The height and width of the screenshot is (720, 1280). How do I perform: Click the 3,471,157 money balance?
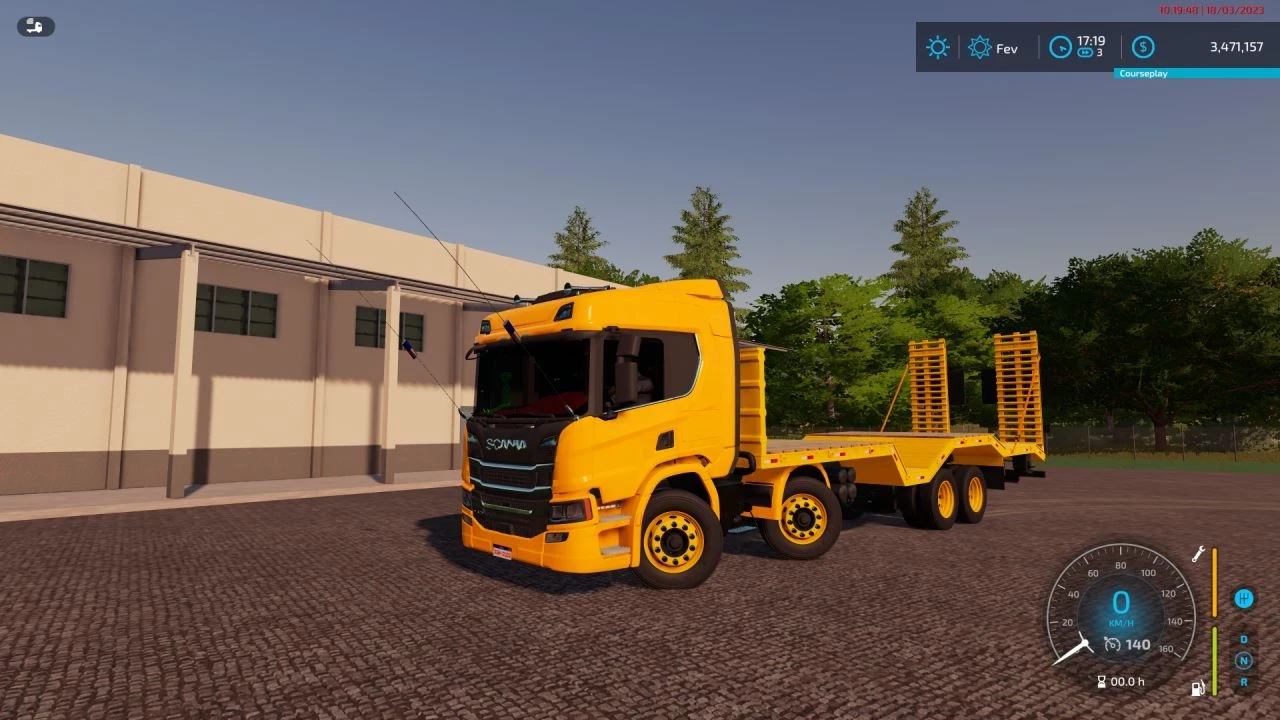(x=1236, y=47)
